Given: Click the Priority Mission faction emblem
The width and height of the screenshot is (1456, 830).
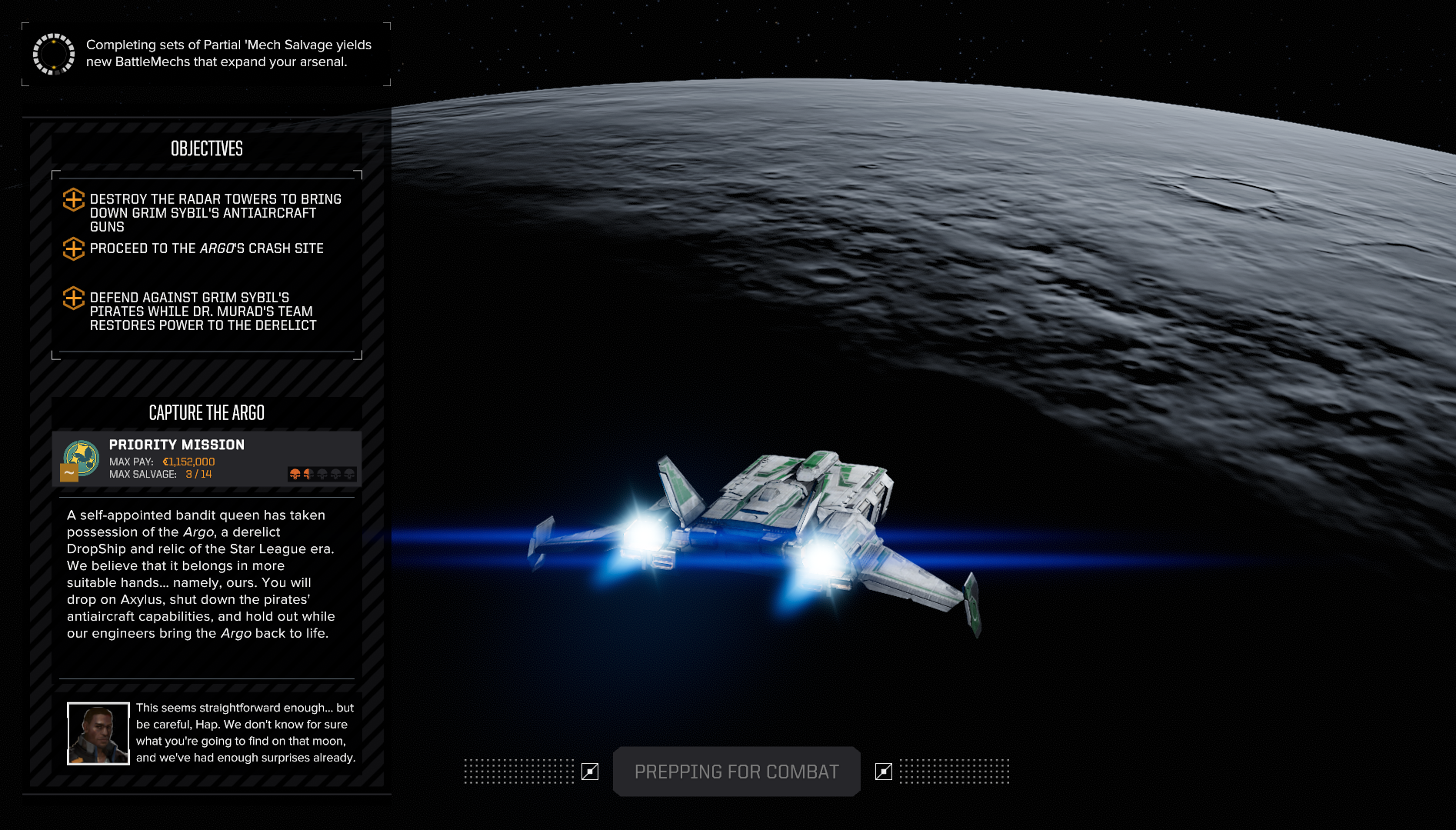Looking at the screenshot, I should point(82,459).
